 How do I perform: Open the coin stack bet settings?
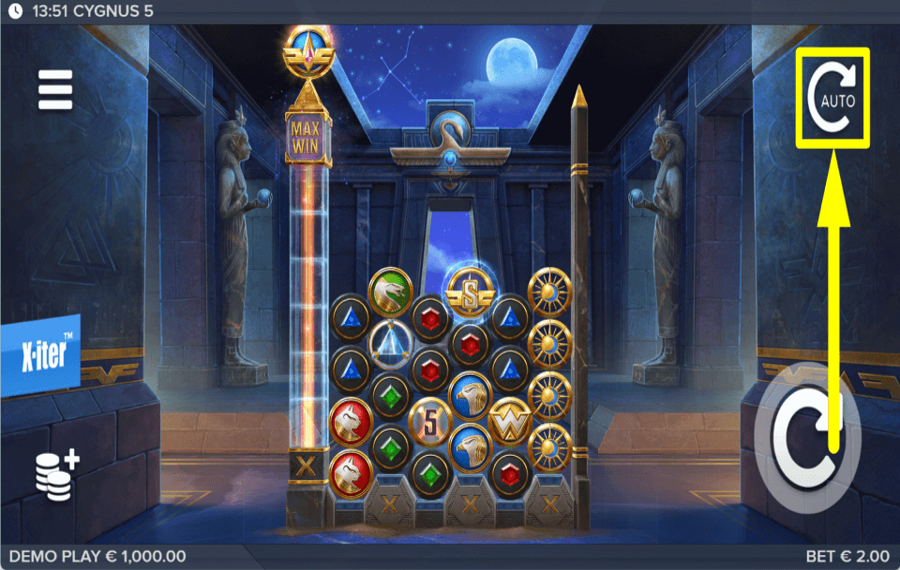(x=58, y=475)
